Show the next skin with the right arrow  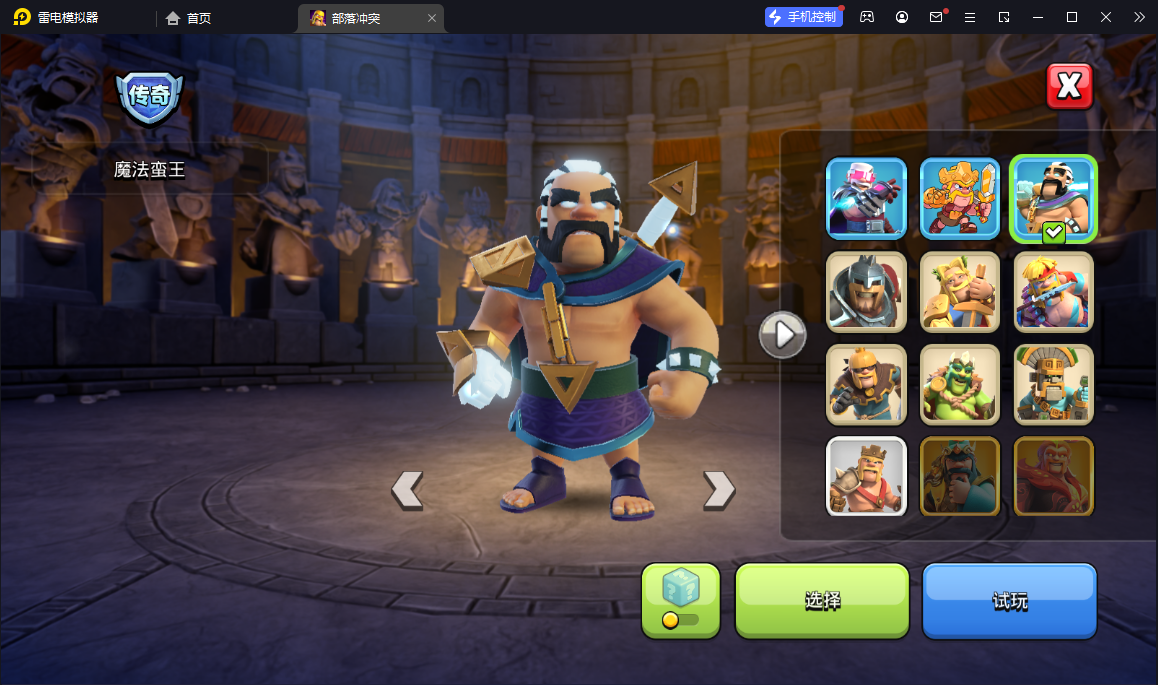(718, 490)
